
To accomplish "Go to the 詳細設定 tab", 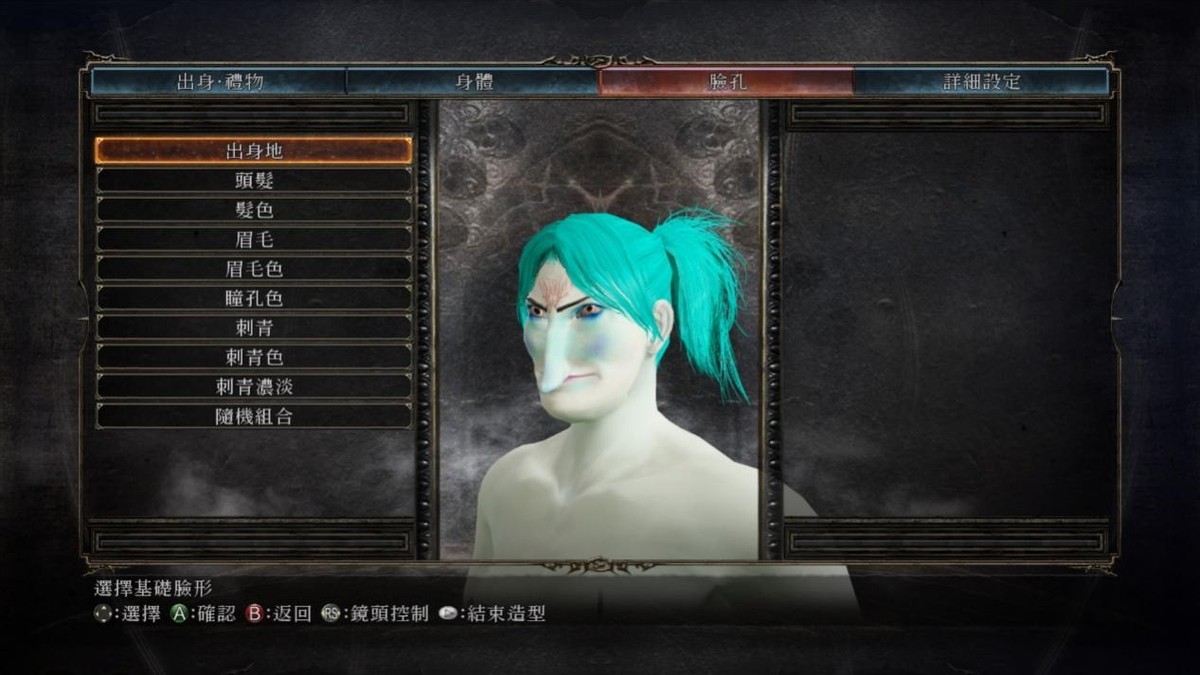I will point(981,82).
